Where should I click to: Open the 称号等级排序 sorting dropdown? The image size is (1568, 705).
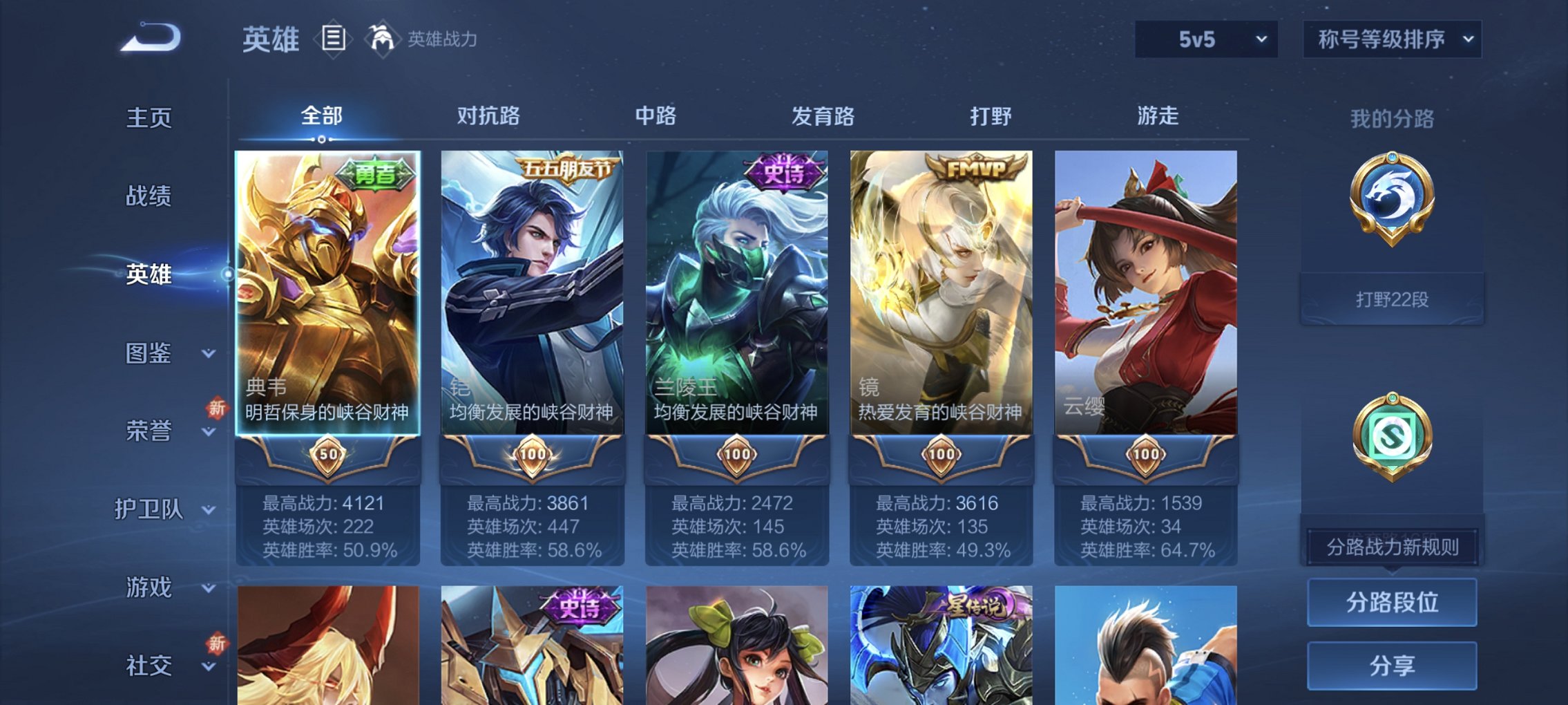coord(1392,39)
